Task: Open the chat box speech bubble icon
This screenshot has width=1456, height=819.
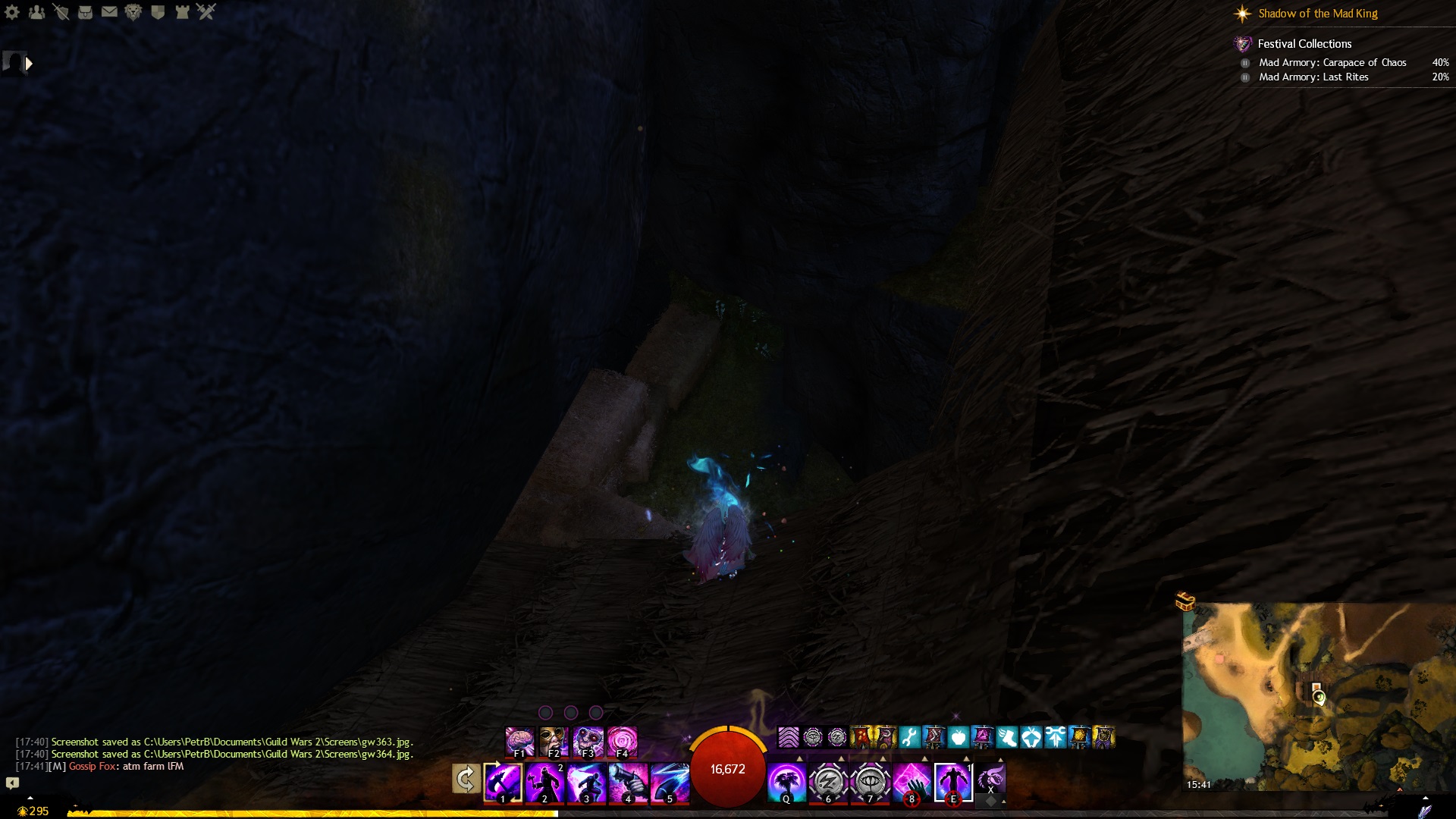Action: [x=12, y=783]
